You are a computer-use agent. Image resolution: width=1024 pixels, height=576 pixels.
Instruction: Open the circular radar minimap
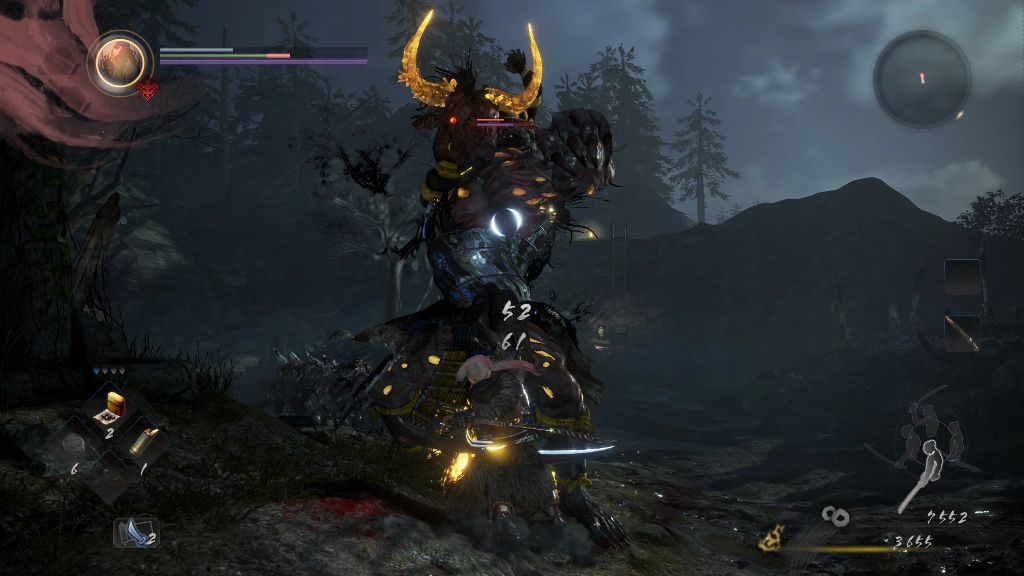point(921,78)
